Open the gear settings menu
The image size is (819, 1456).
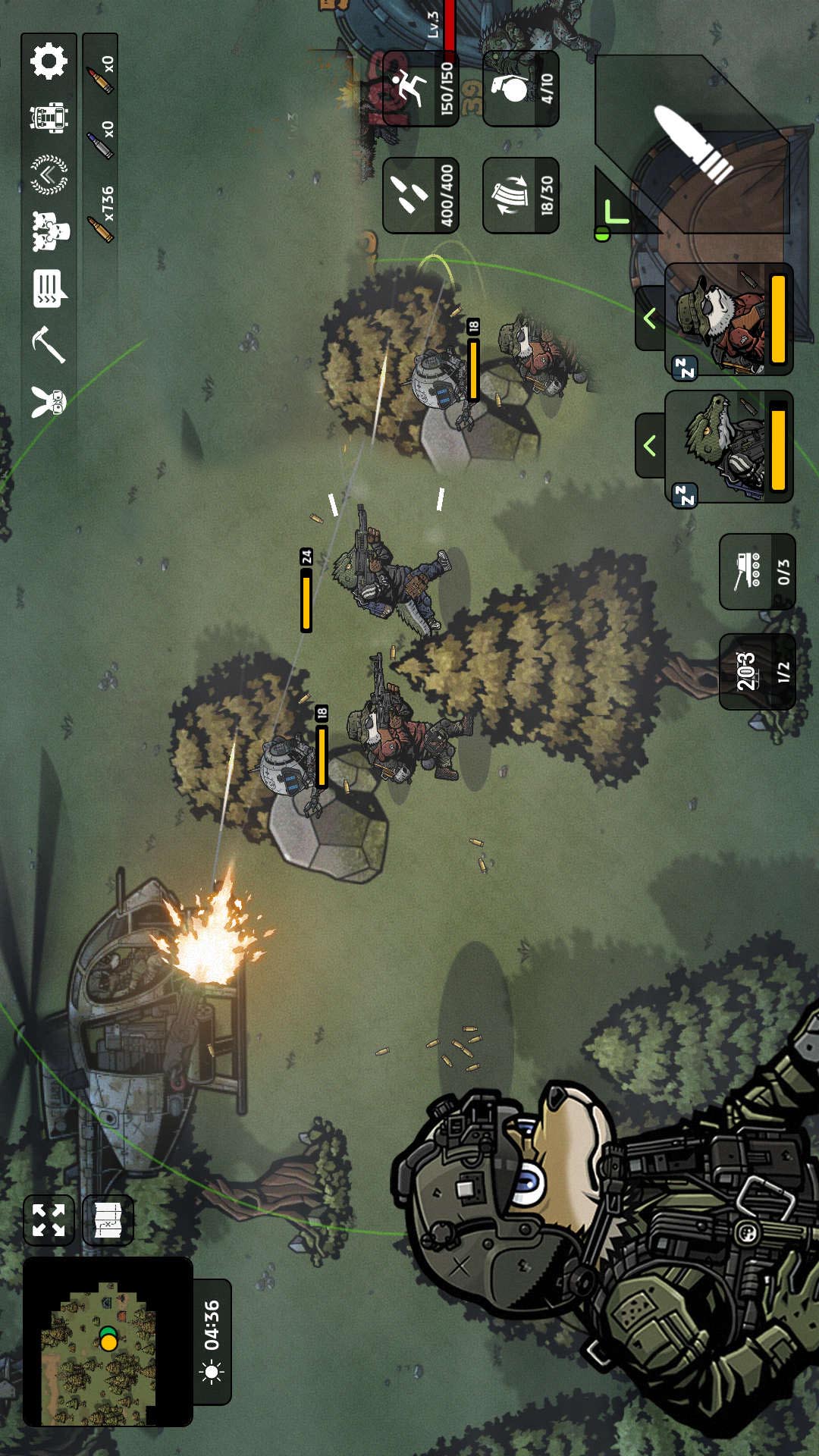pyautogui.click(x=49, y=61)
